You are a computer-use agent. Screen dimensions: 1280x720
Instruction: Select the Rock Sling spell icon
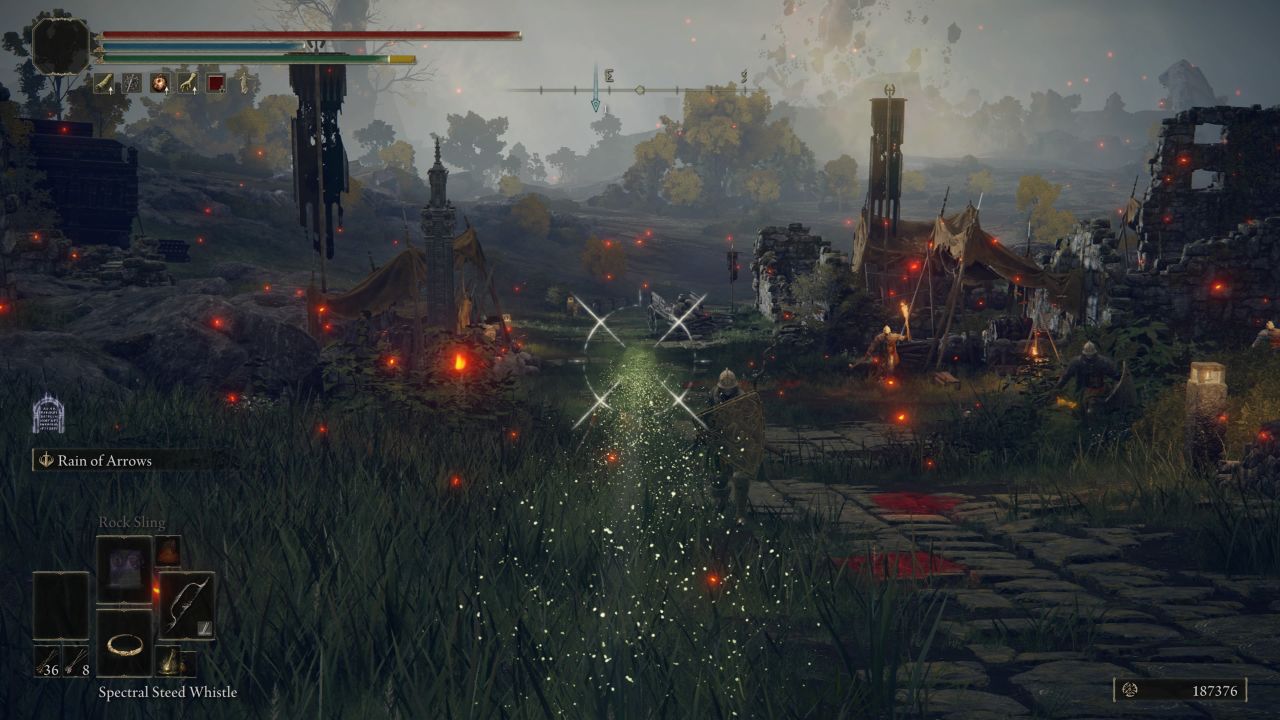pyautogui.click(x=125, y=563)
